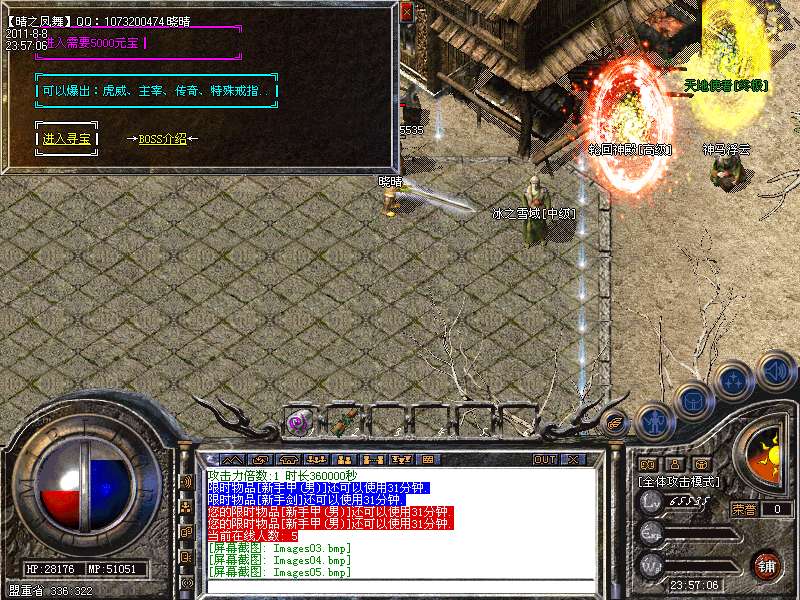Toggle sound with the speaker button
Viewport: 800px width, 600px height.
coord(775,371)
